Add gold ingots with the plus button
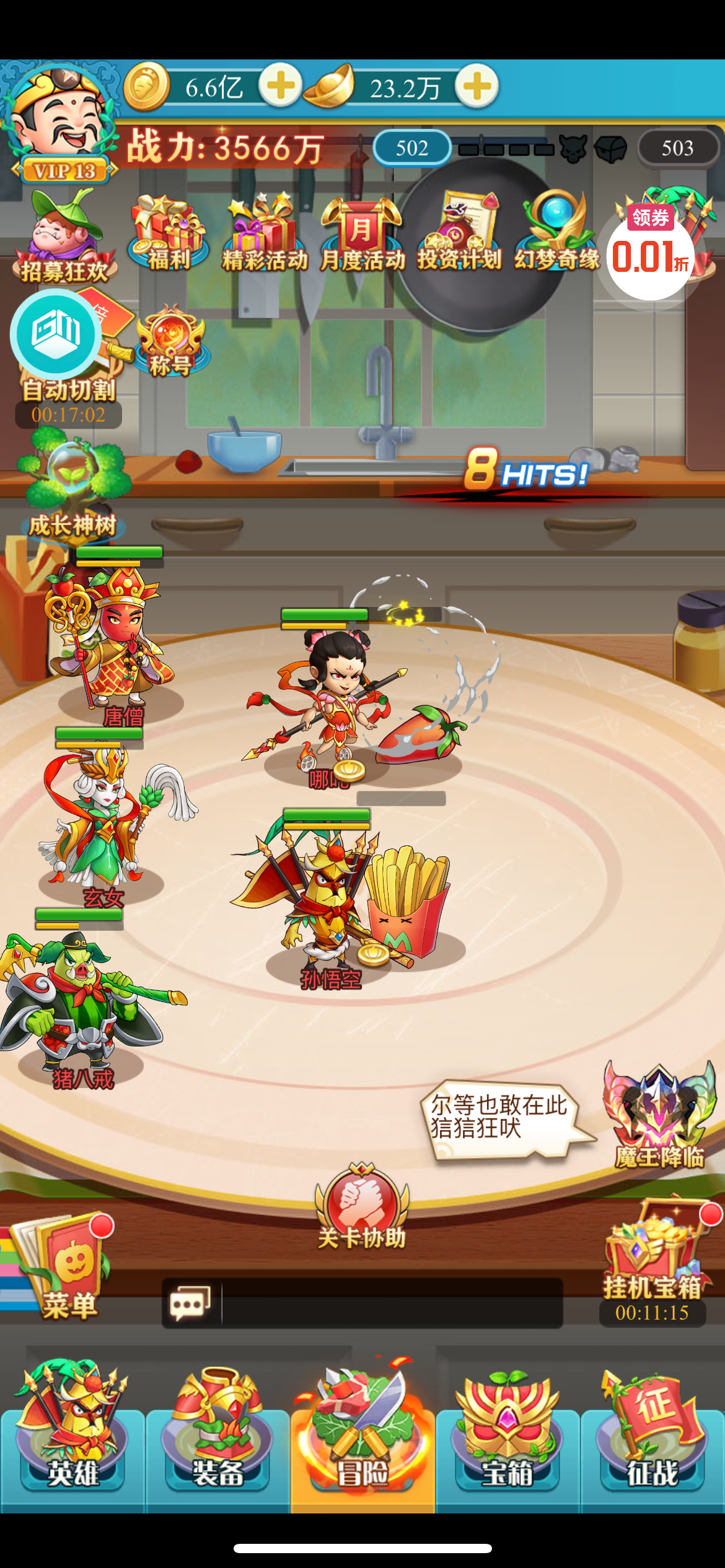The image size is (725, 1568). [477, 86]
